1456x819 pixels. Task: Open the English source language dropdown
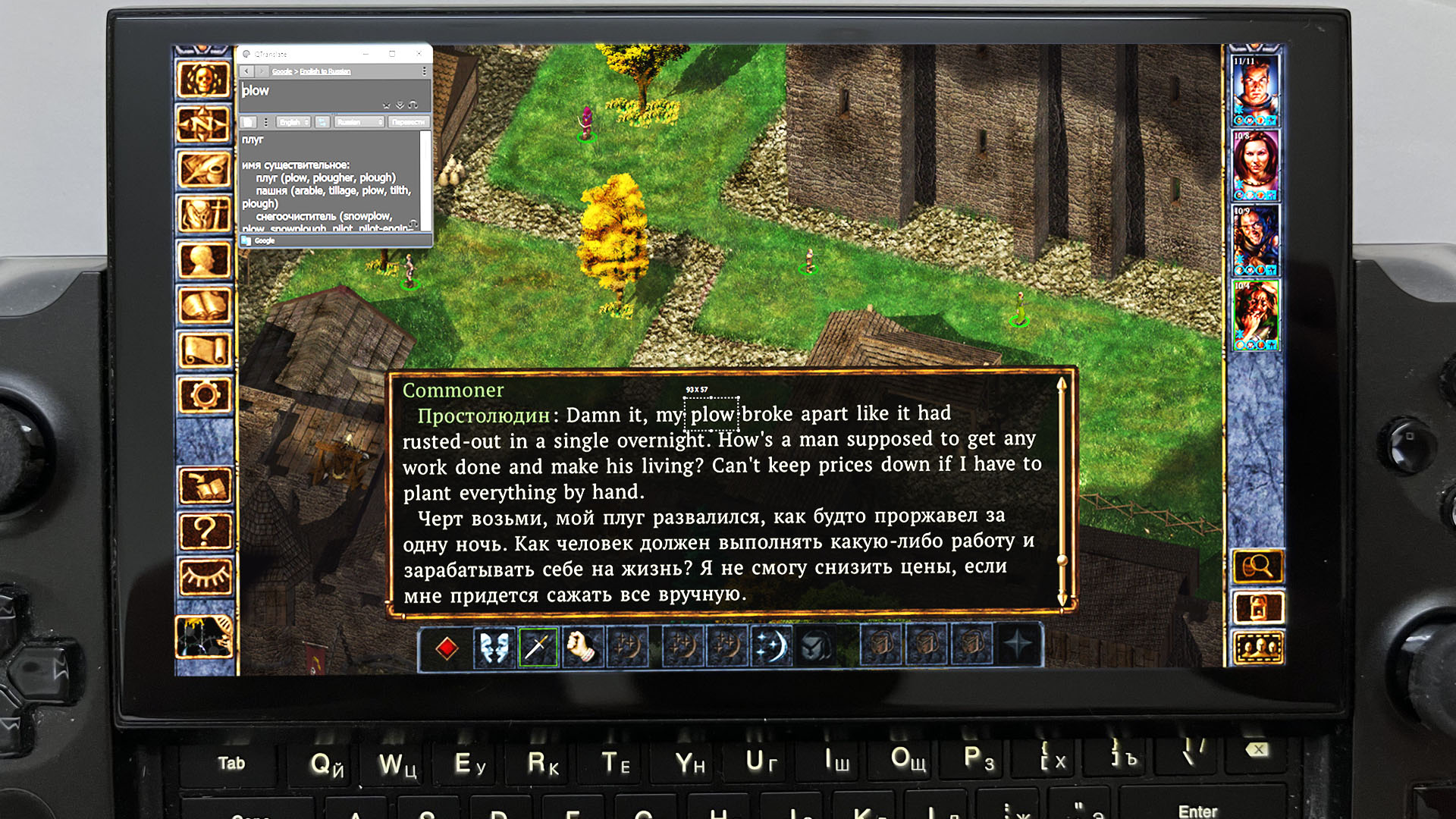[293, 122]
